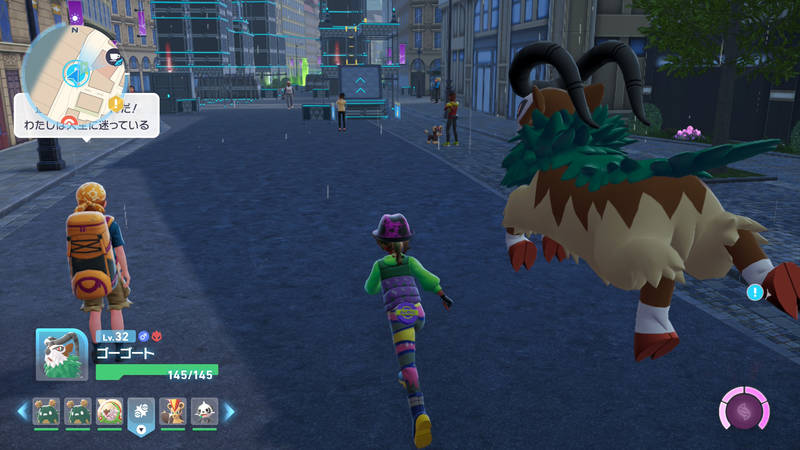The height and width of the screenshot is (450, 800).
Task: Activate the pink Mega Evolution gauge
Action: click(x=744, y=411)
